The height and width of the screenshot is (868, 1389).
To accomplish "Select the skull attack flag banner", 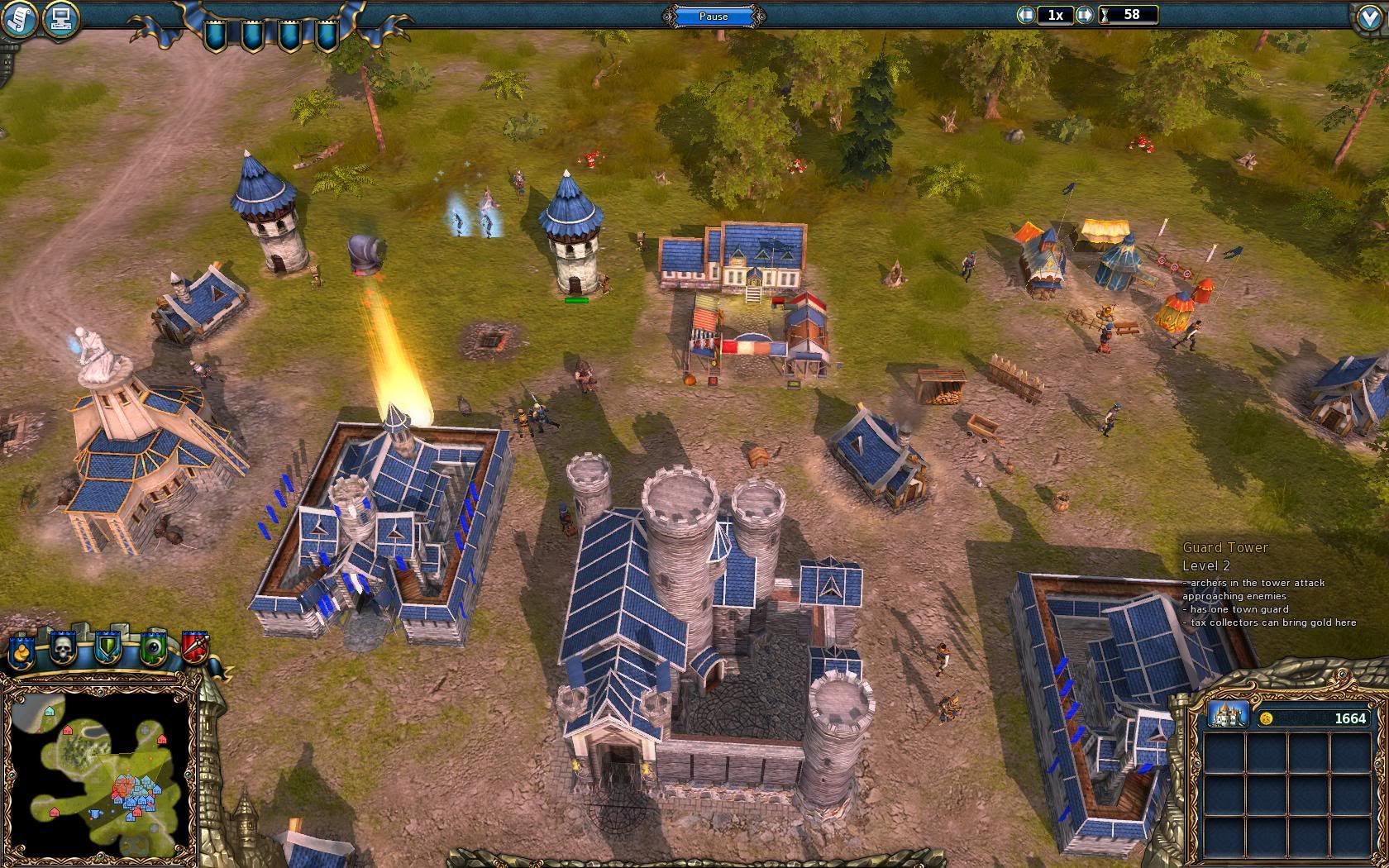I will (64, 649).
